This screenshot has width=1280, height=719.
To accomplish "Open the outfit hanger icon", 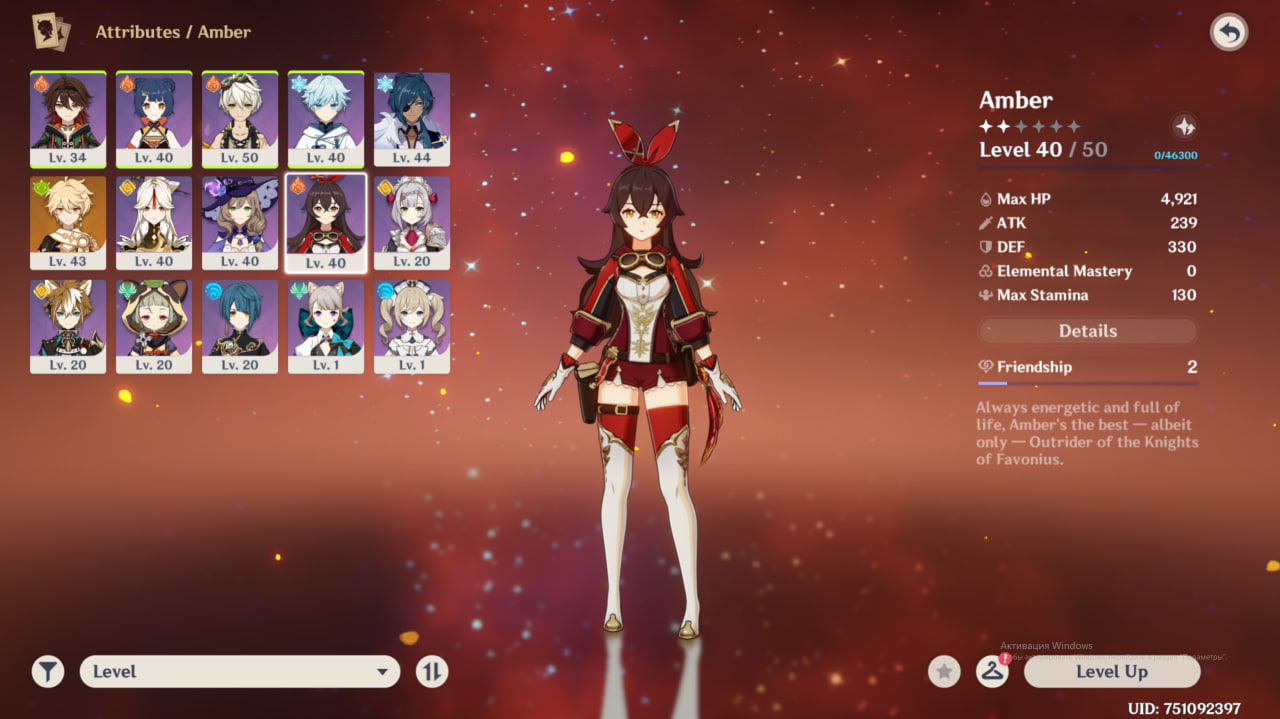I will (992, 672).
